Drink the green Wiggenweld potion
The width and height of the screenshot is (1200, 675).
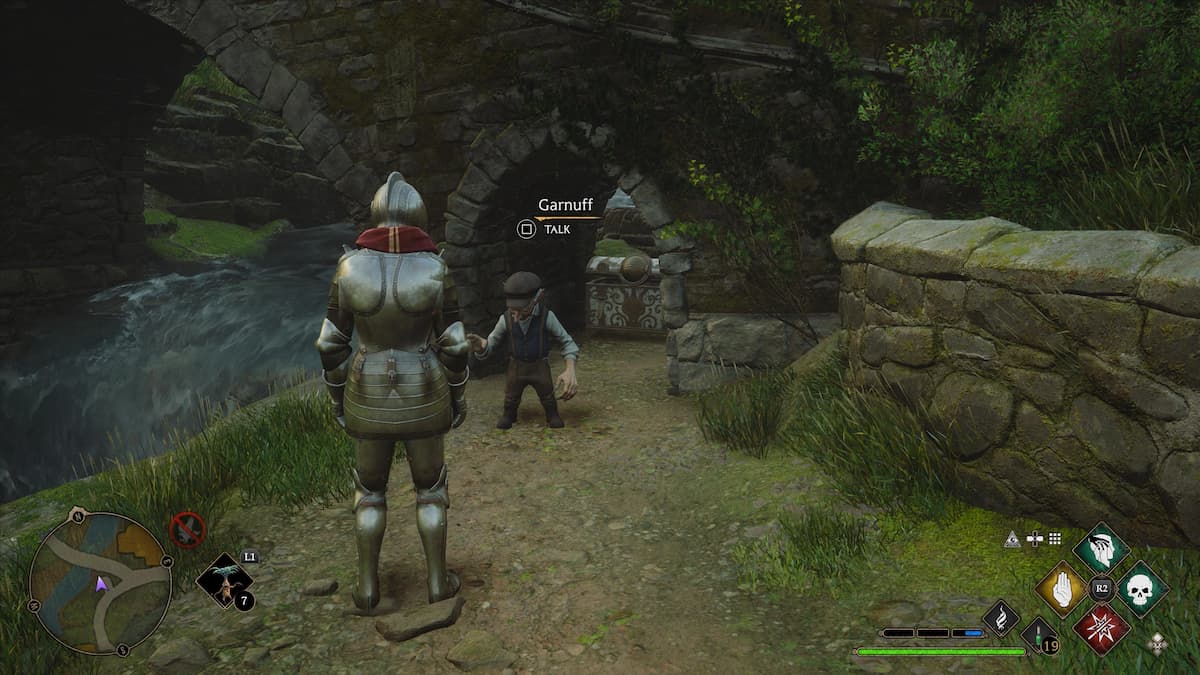pos(1040,637)
